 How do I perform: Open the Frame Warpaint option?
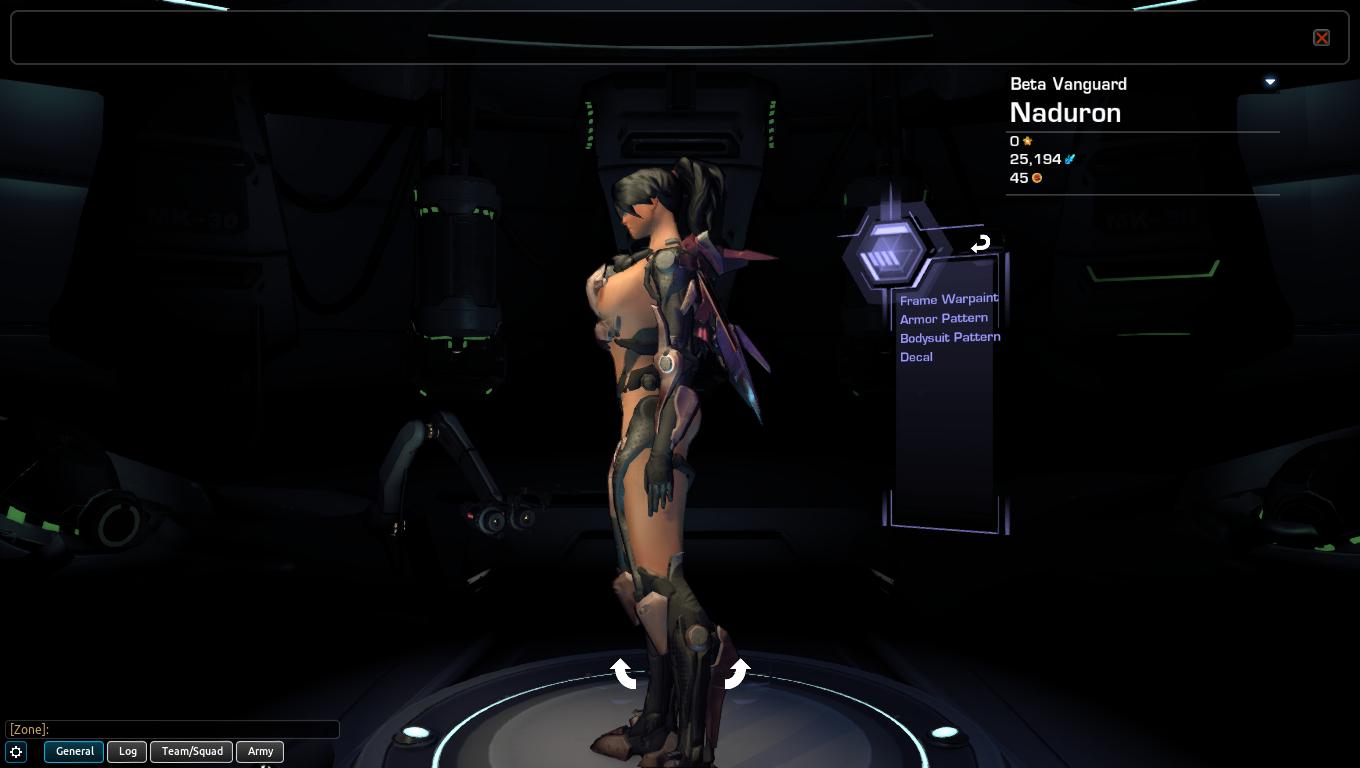948,299
